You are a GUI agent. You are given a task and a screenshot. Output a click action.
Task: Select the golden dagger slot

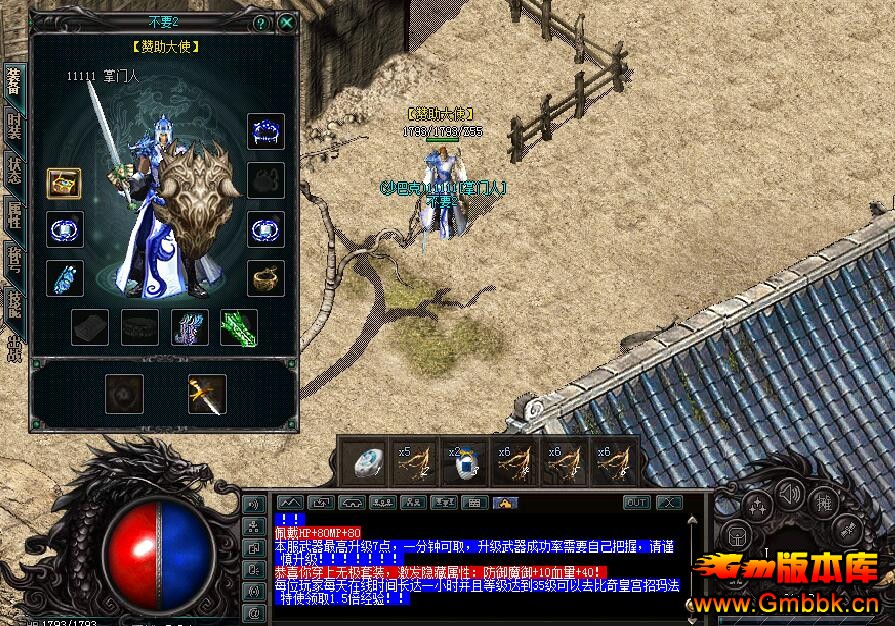(x=207, y=394)
